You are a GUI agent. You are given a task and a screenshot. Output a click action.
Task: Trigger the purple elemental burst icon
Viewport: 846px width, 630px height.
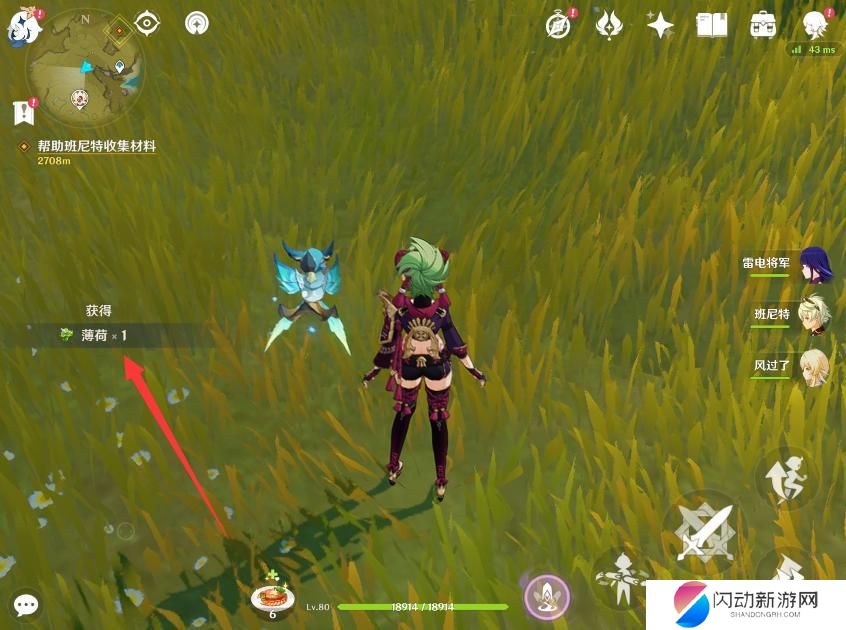pos(547,597)
